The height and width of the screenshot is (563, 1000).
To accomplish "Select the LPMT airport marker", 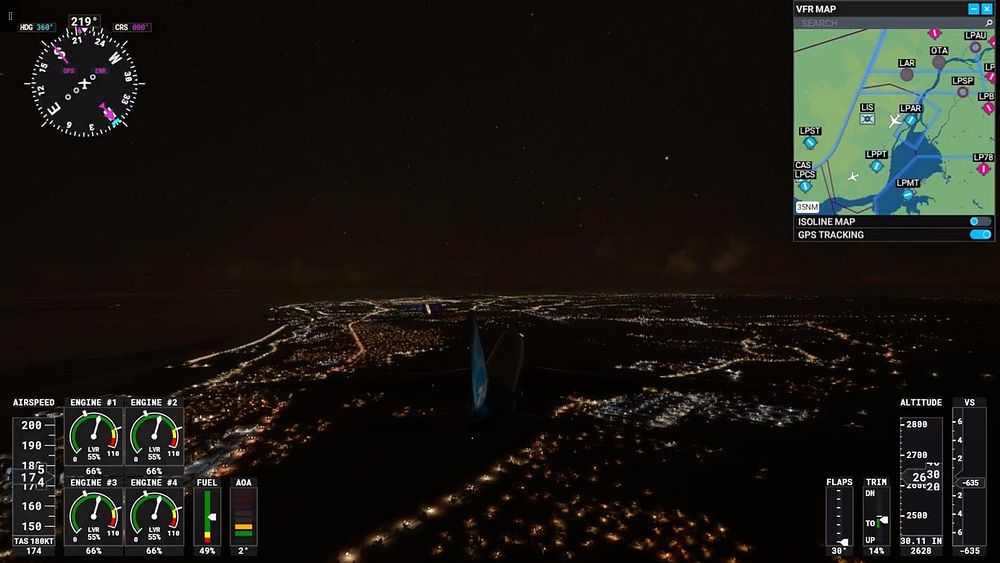I will (x=908, y=195).
